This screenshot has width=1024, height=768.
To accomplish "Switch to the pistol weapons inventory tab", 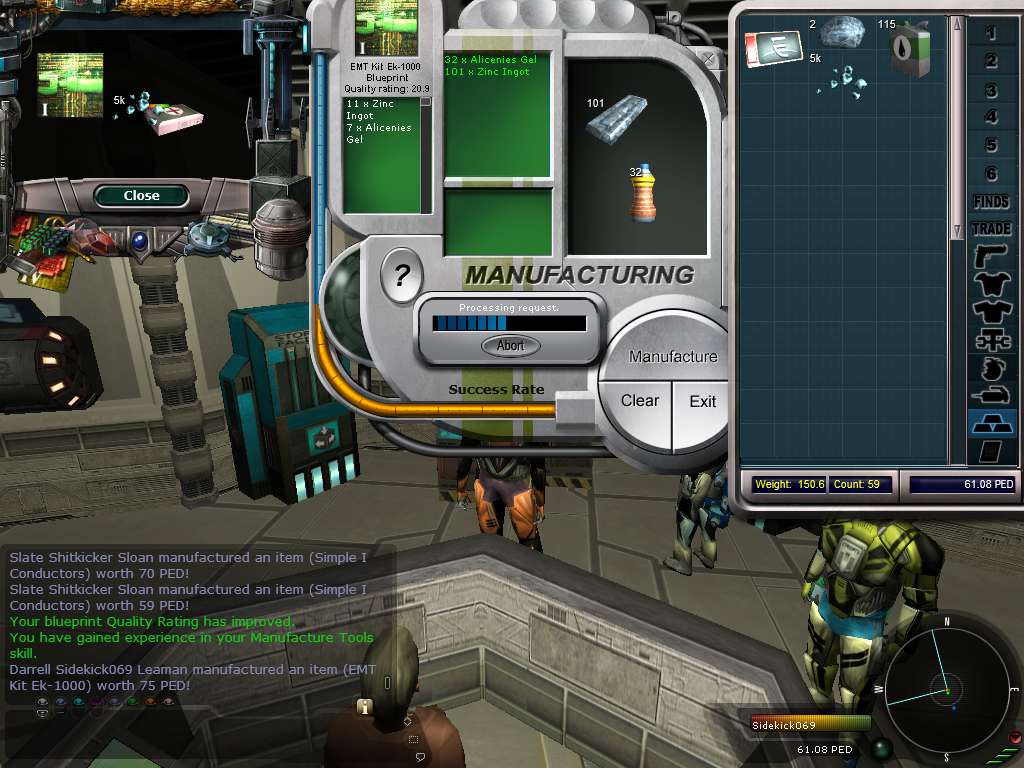I will [x=991, y=257].
